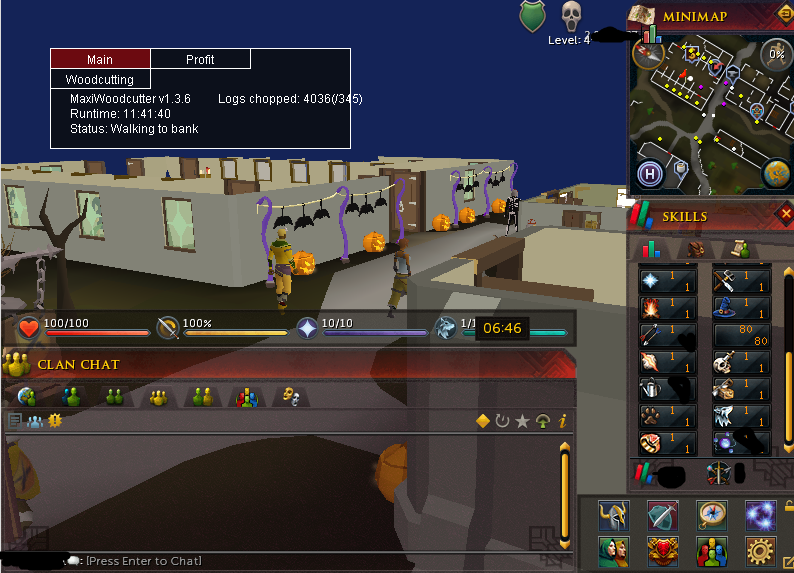Open the Woodcutting tab of the overlay
This screenshot has width=794, height=573.
(100, 79)
